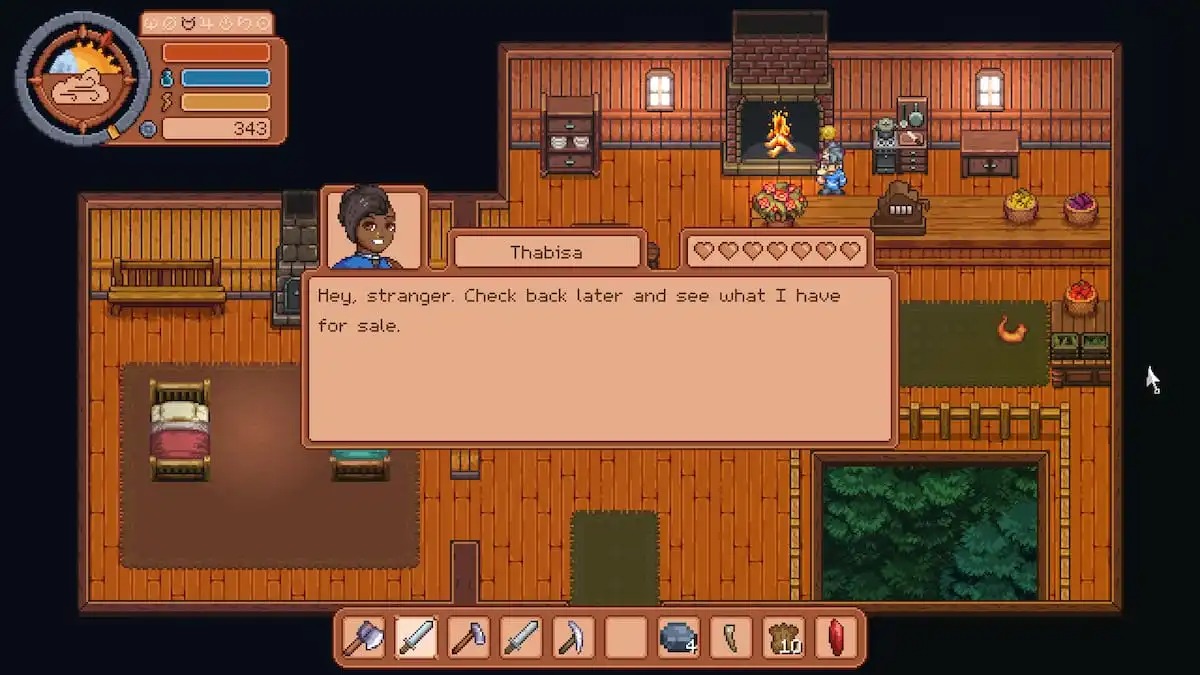1200x675 pixels.
Task: Click Thabisa's character portrait
Action: [375, 229]
